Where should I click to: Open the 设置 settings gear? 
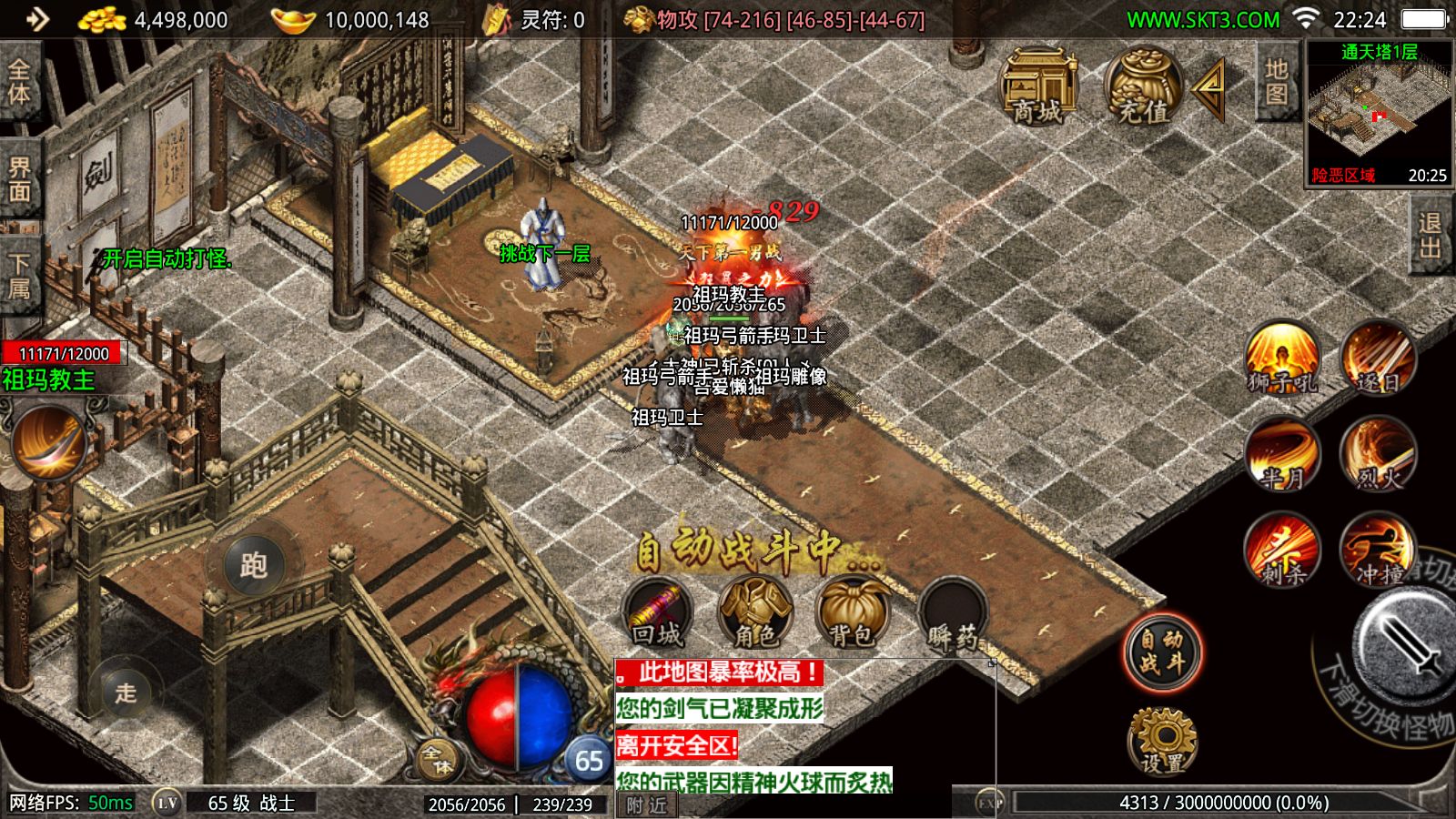pyautogui.click(x=1162, y=741)
